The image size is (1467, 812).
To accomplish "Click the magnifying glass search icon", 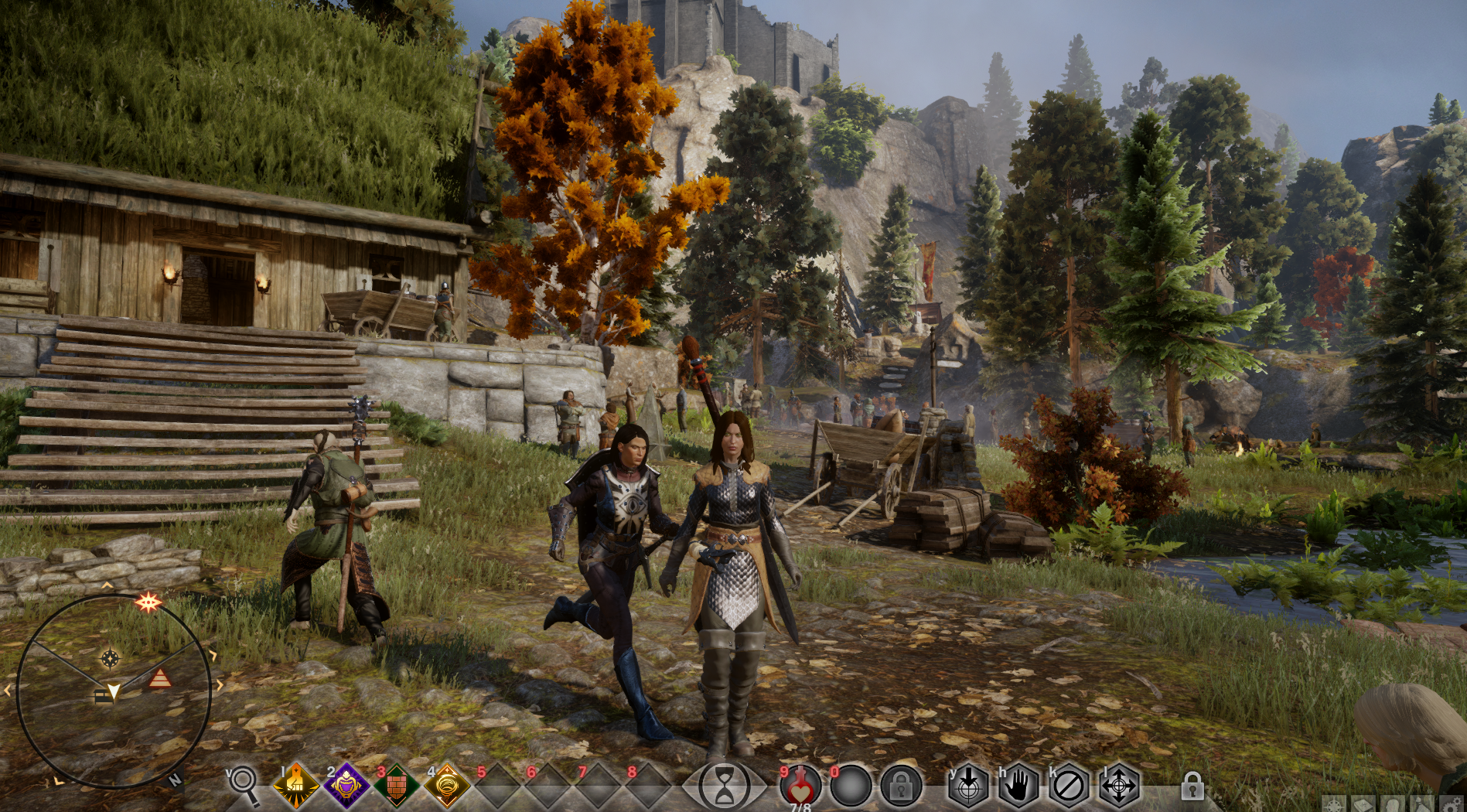I will 246,786.
